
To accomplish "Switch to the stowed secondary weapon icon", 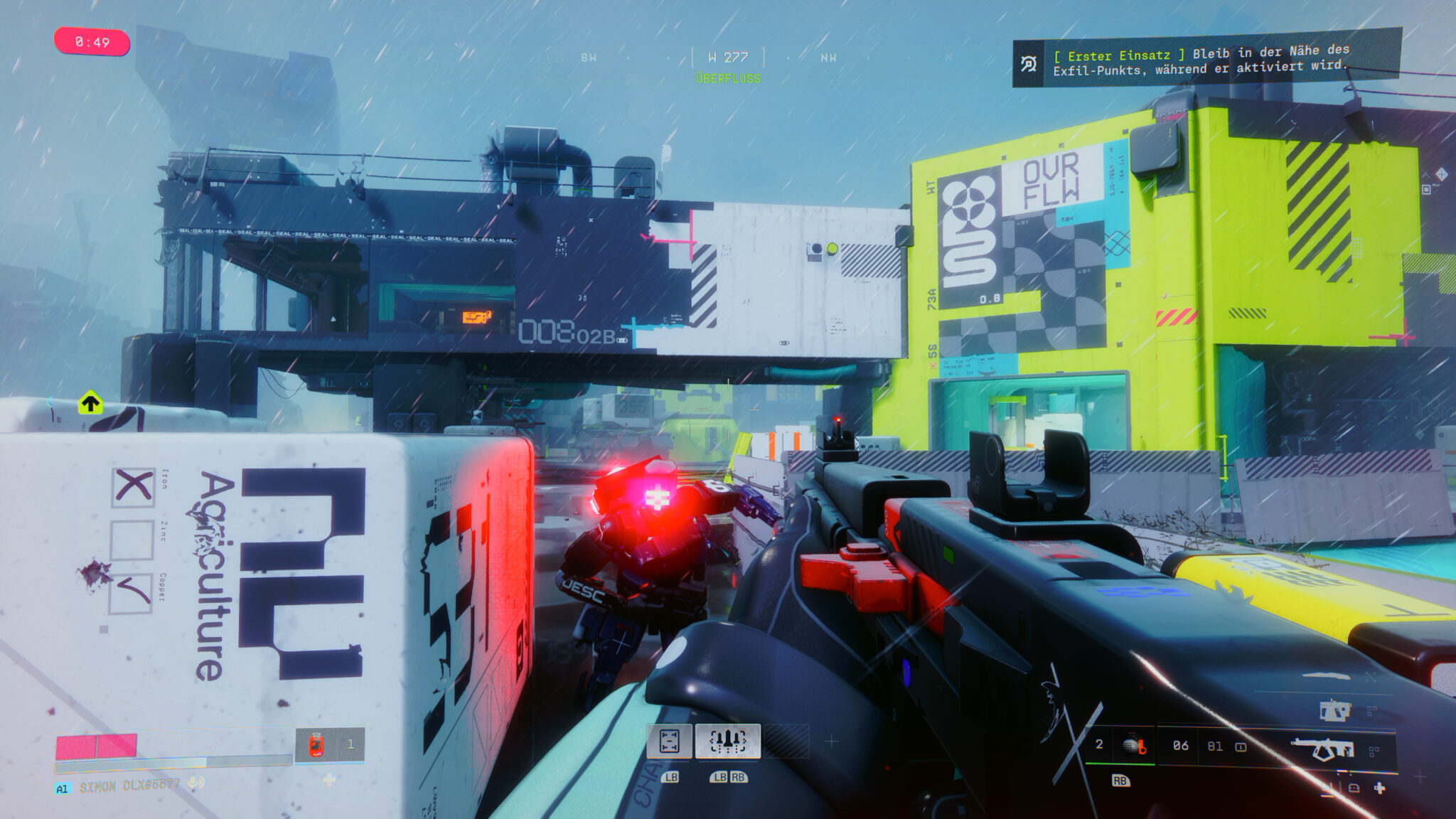I will click(1334, 710).
